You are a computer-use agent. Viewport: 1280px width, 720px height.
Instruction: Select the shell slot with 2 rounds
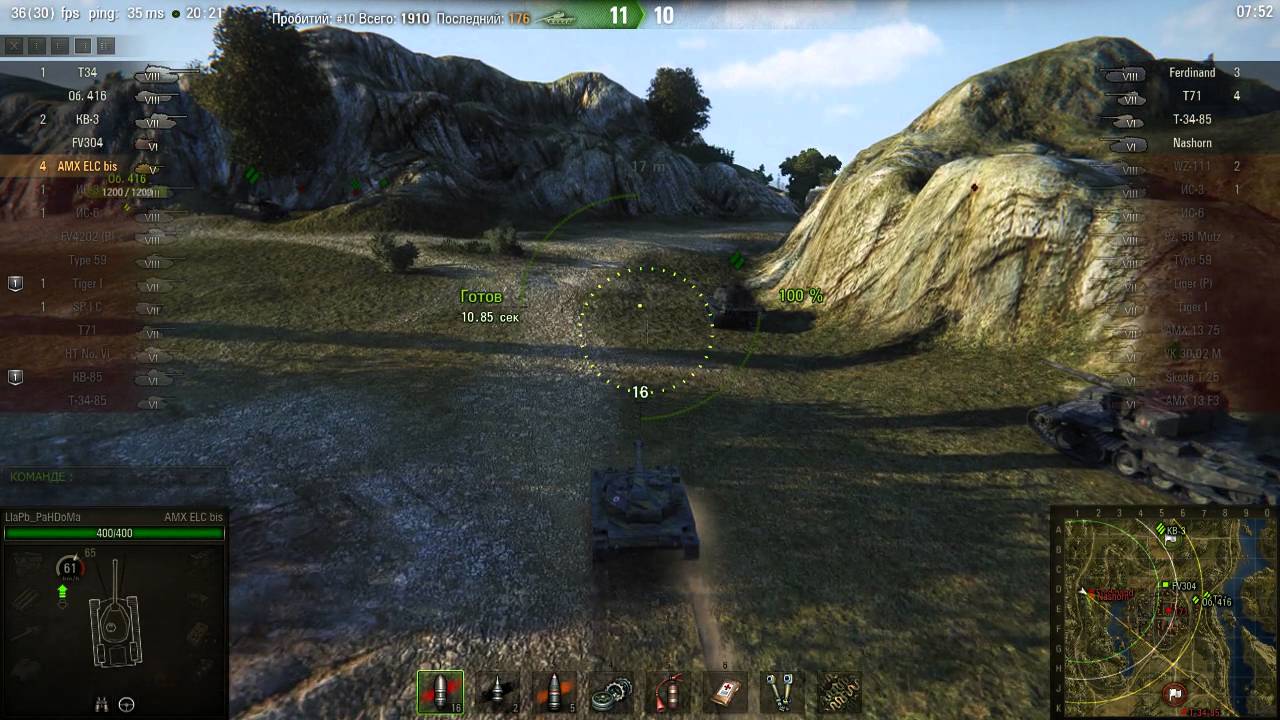(497, 692)
